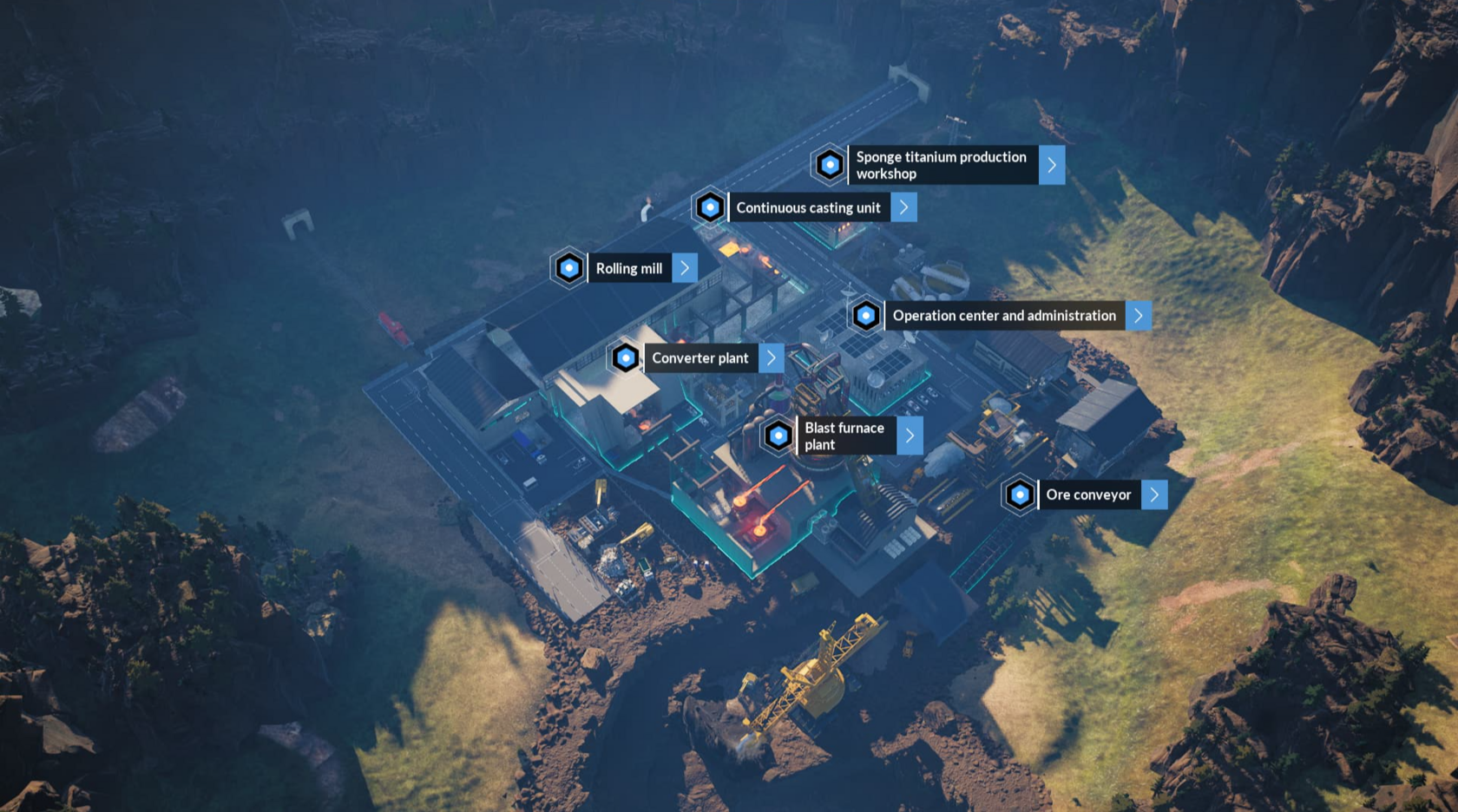Viewport: 1458px width, 812px height.
Task: Select the Blast furnace plant label
Action: [844, 435]
